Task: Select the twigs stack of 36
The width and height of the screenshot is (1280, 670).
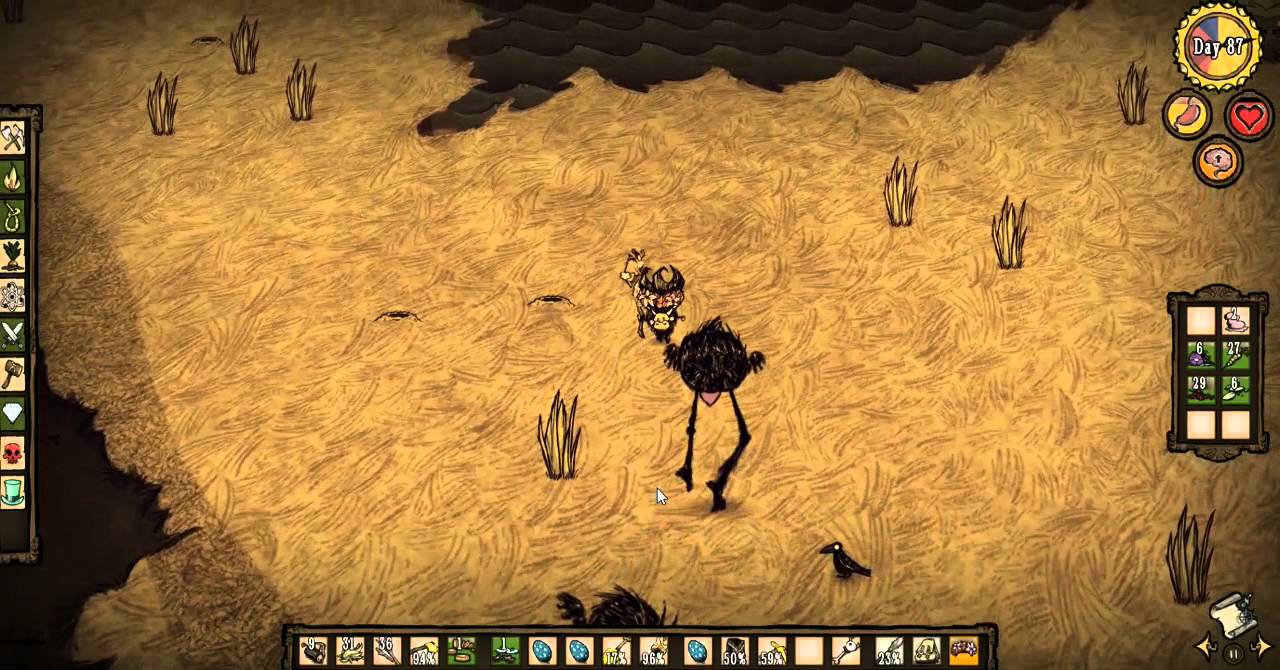Action: [386, 651]
